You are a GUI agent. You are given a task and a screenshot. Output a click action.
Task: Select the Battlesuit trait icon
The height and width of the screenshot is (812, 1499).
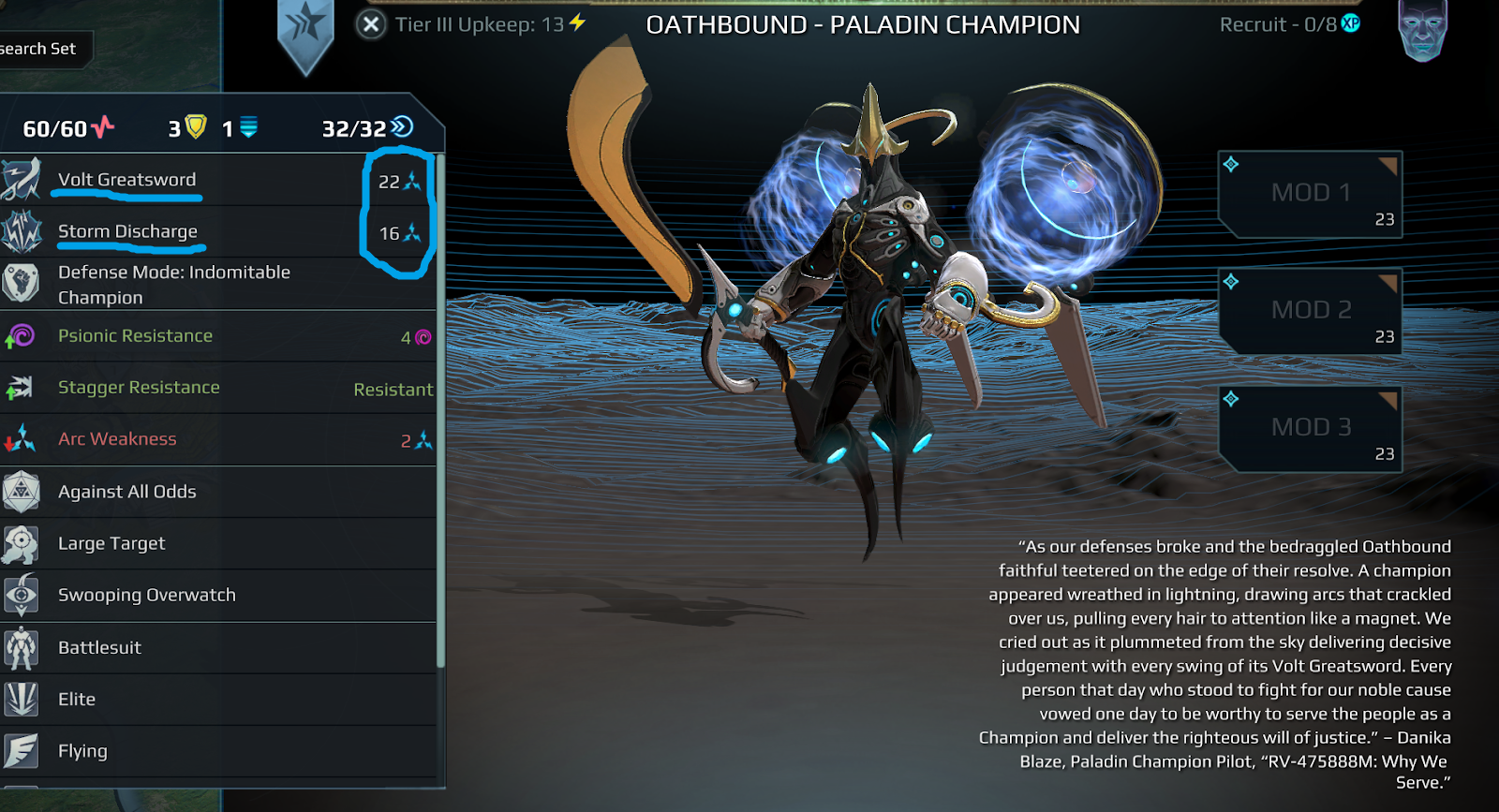[21, 647]
